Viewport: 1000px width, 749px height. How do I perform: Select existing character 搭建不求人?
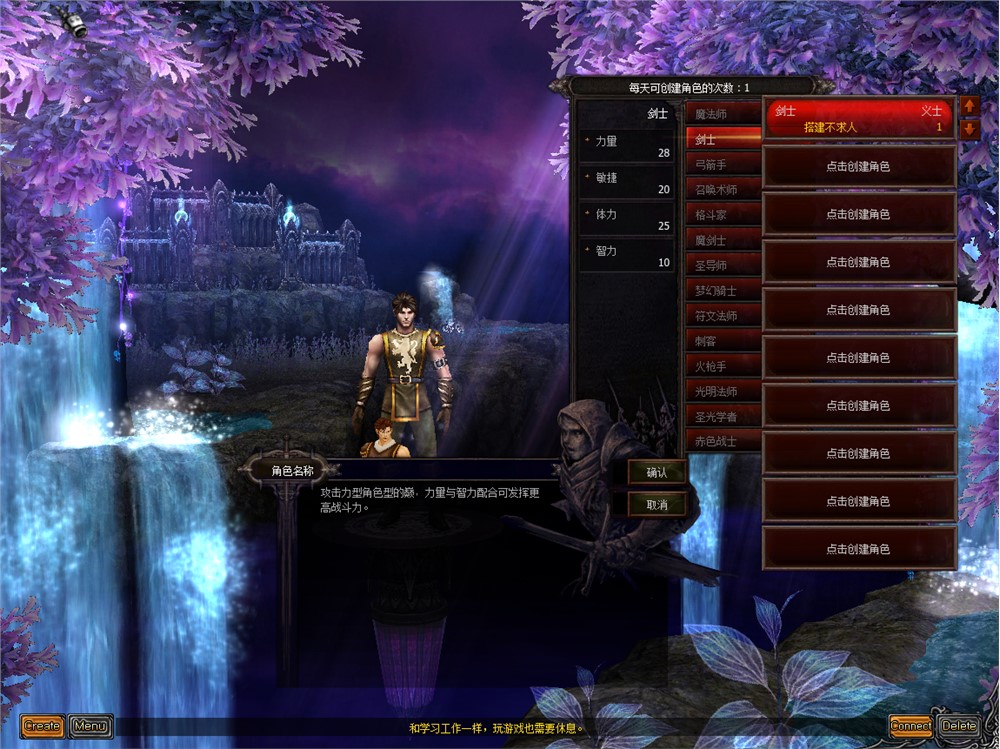tap(859, 119)
